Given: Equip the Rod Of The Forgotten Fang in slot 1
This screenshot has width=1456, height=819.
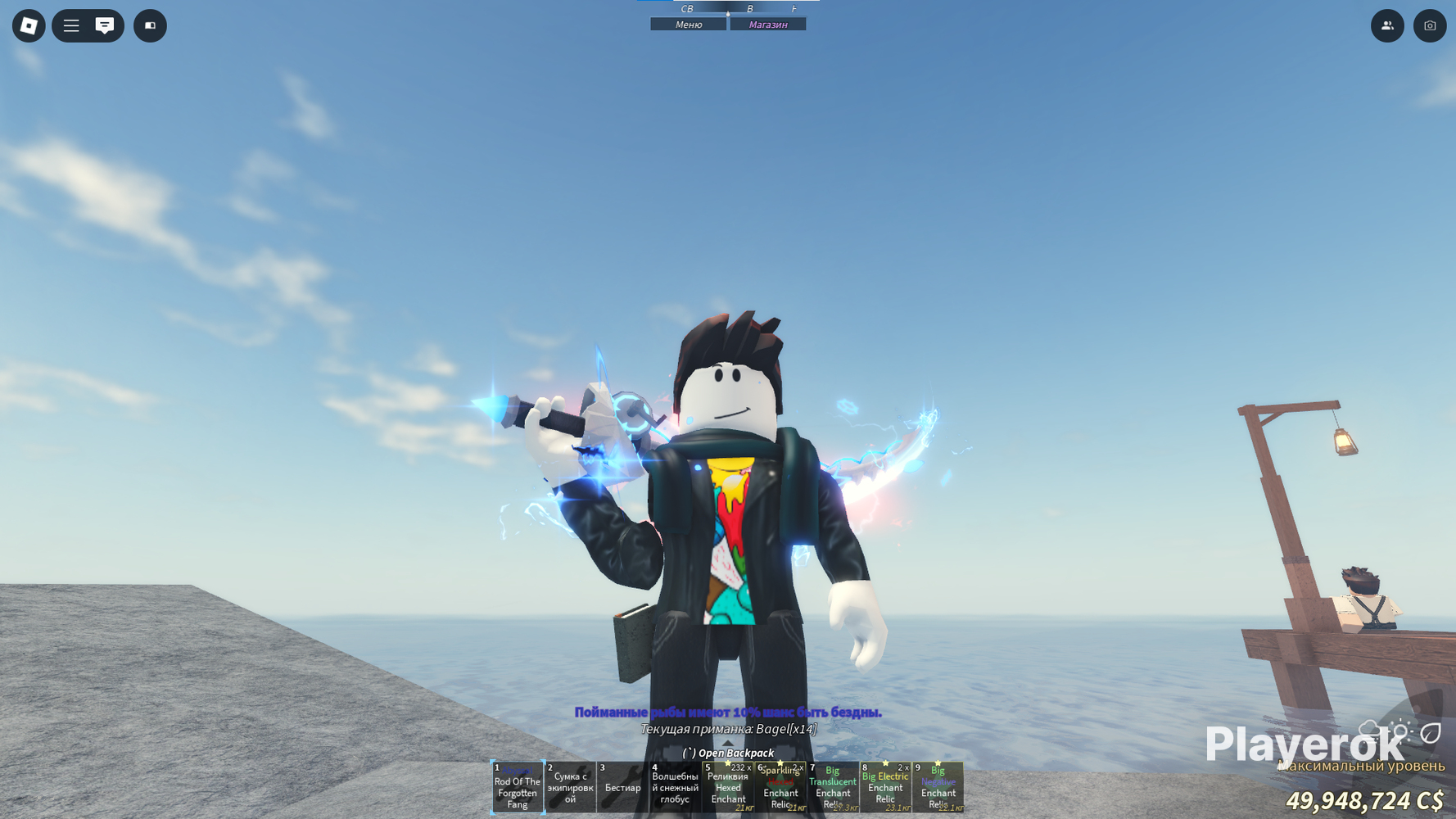Looking at the screenshot, I should [x=518, y=787].
